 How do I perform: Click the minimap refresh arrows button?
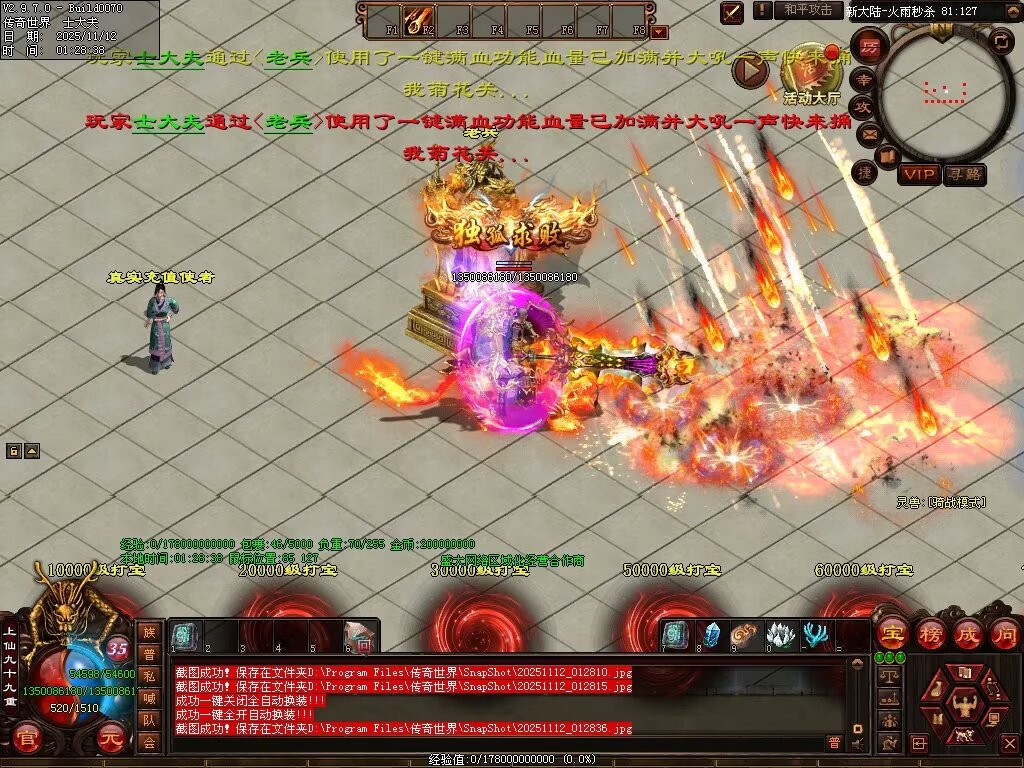(1001, 41)
